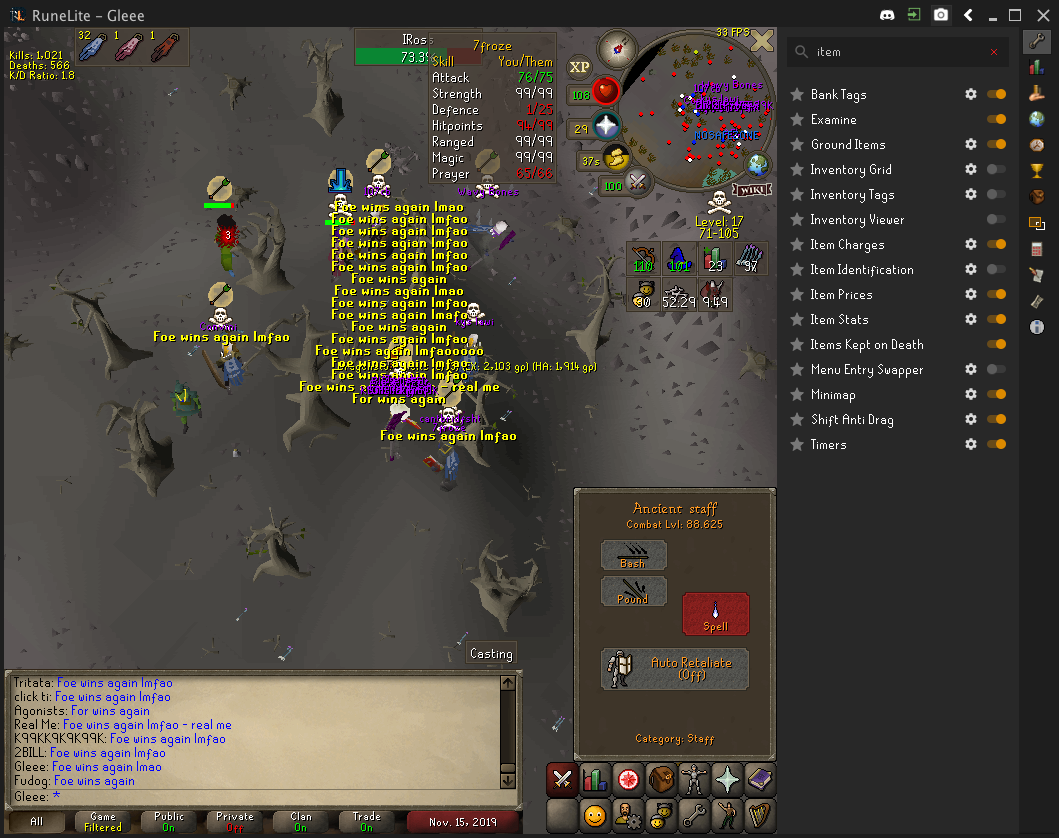Select the Bash attack style

tap(633, 555)
